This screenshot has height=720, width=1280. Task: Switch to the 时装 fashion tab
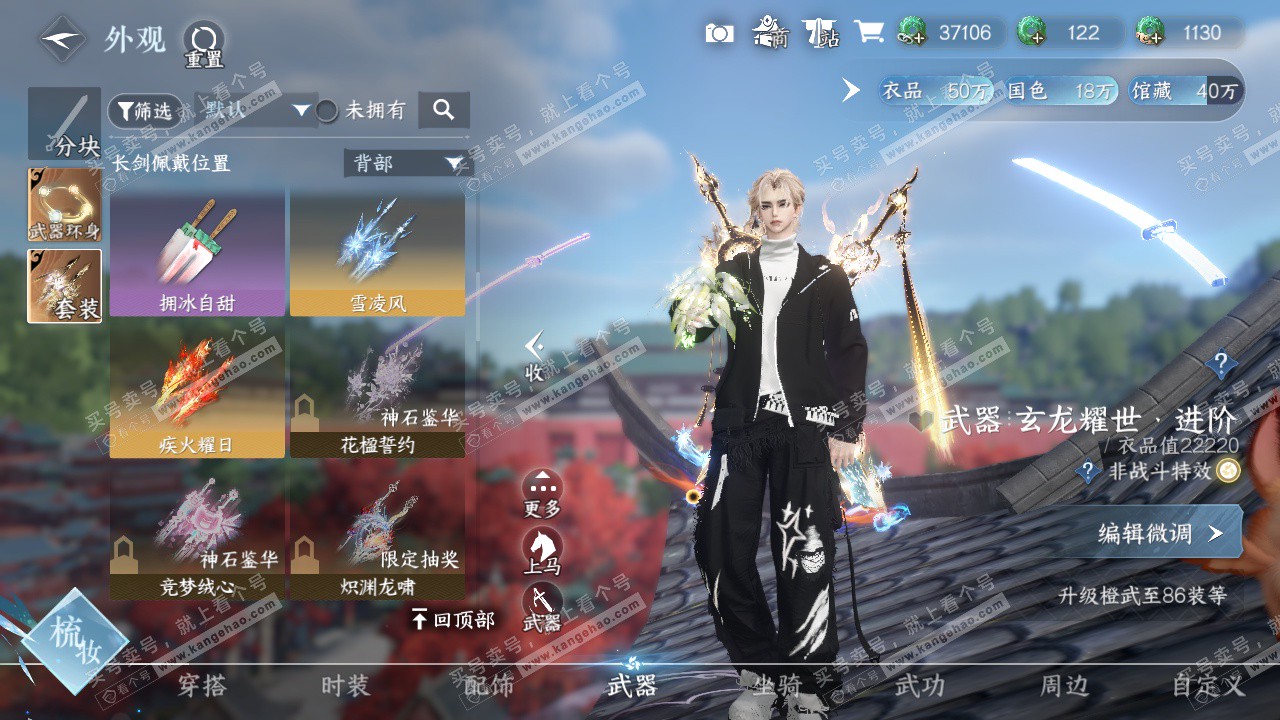point(346,686)
